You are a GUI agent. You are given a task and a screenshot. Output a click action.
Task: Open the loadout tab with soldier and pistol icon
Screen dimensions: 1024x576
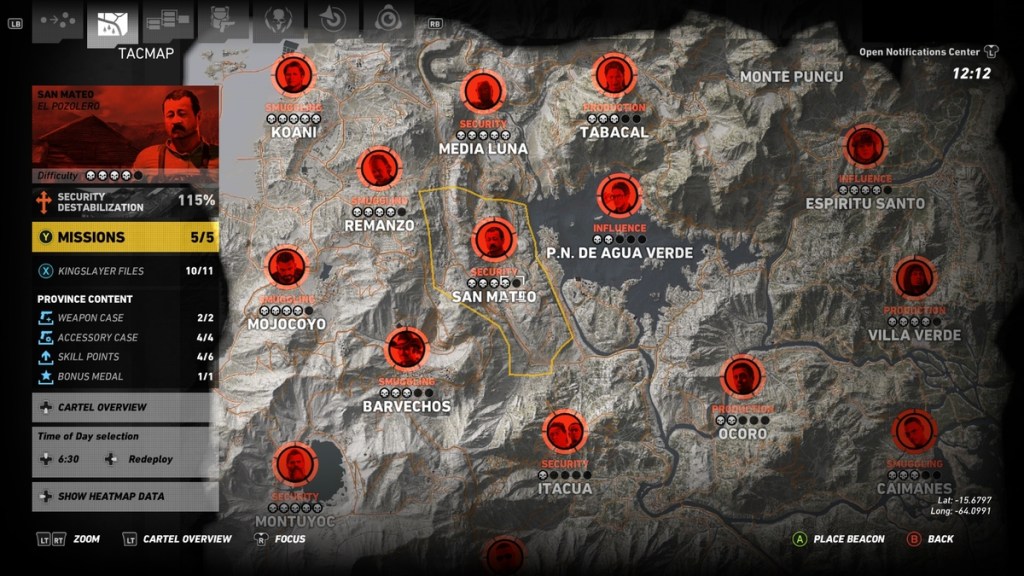[223, 20]
